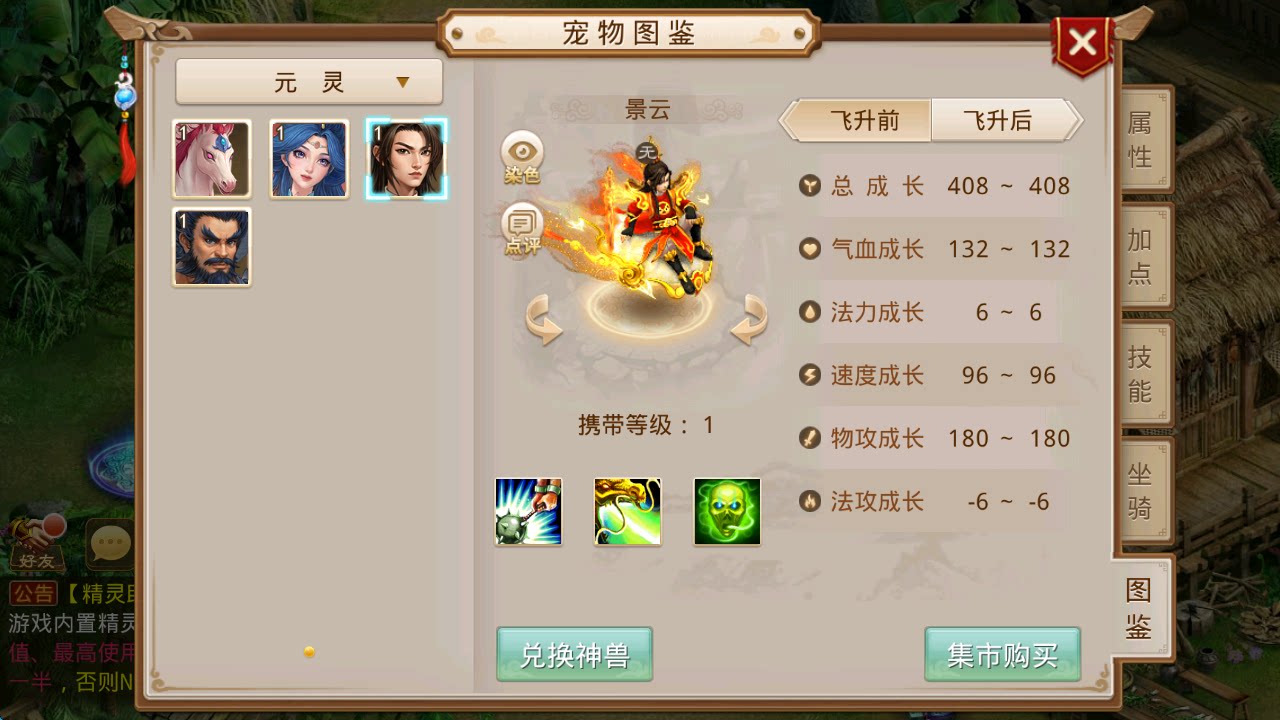Switch to 飞升后 view
Screen dimensions: 1280x720
[1000, 119]
